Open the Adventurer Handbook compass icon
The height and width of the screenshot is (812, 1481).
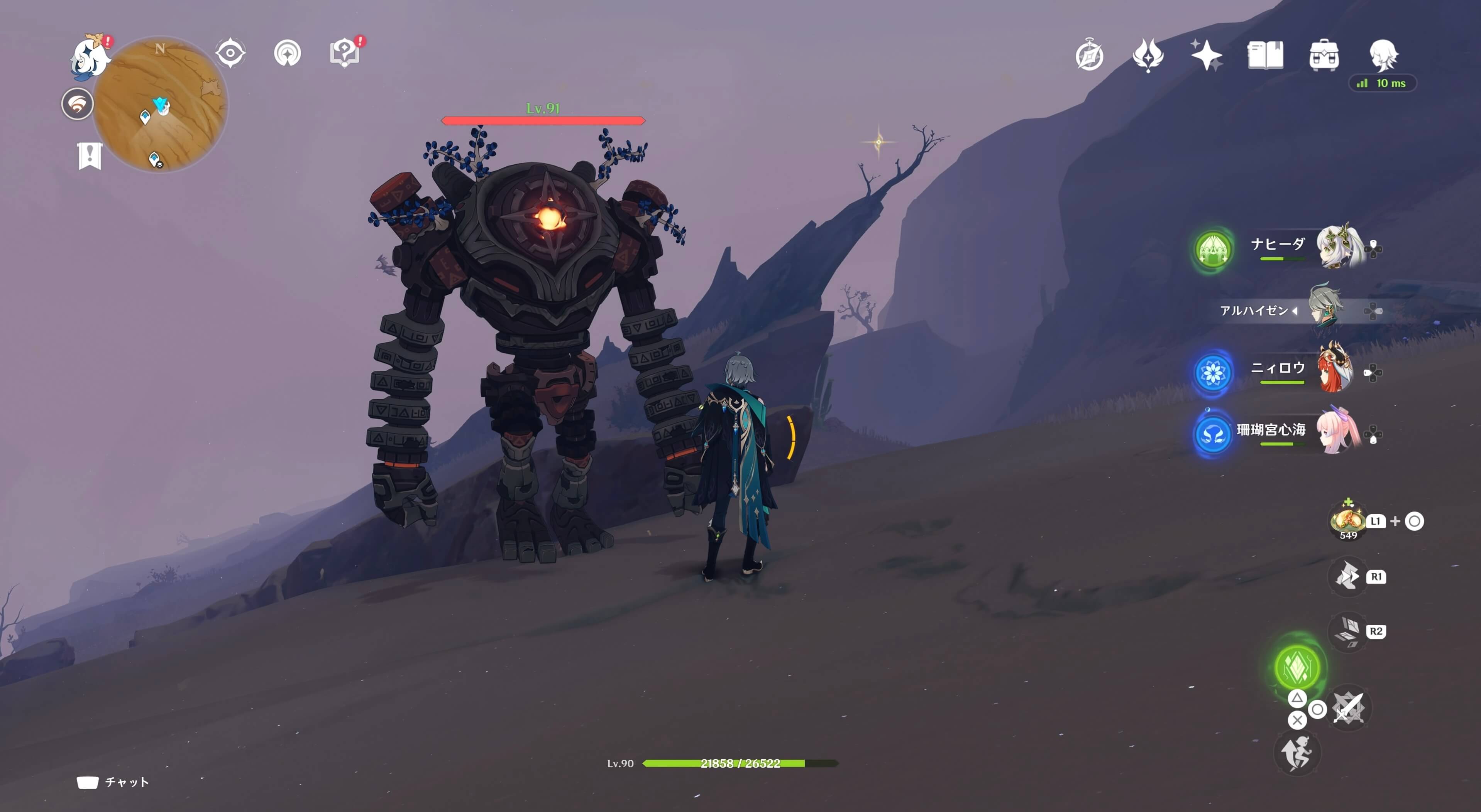1089,56
